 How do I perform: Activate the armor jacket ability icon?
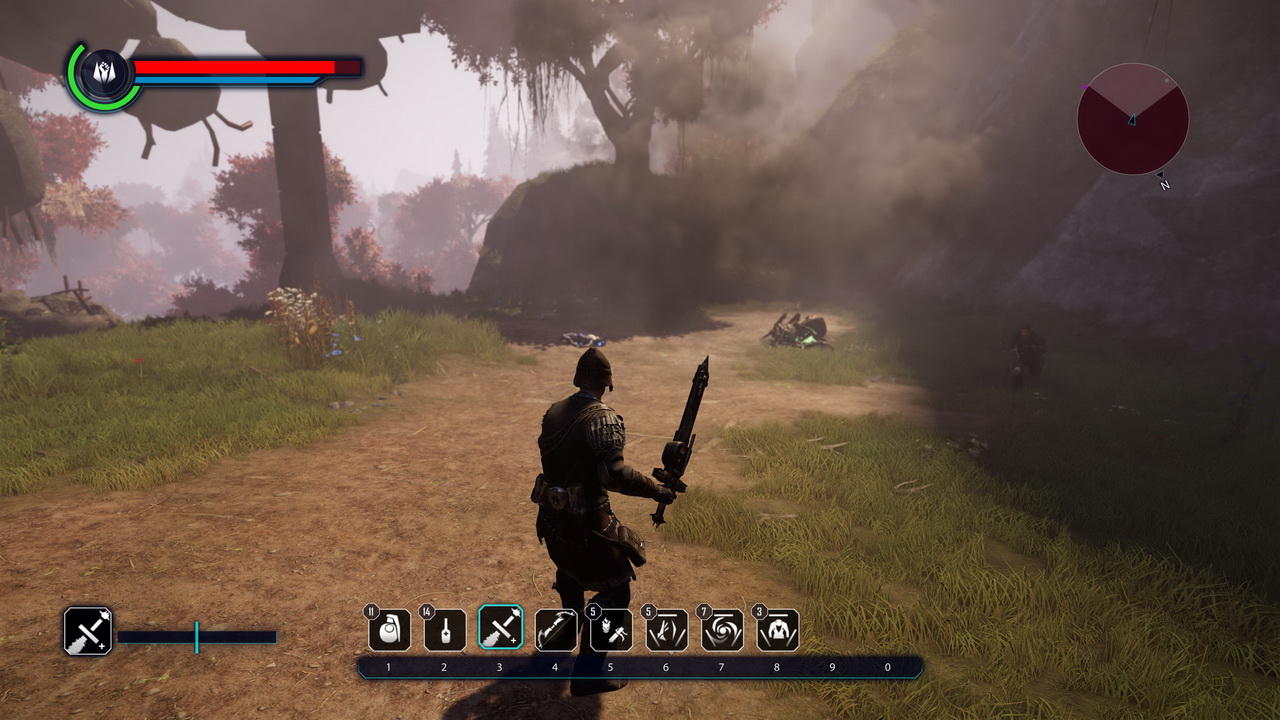pyautogui.click(x=778, y=630)
